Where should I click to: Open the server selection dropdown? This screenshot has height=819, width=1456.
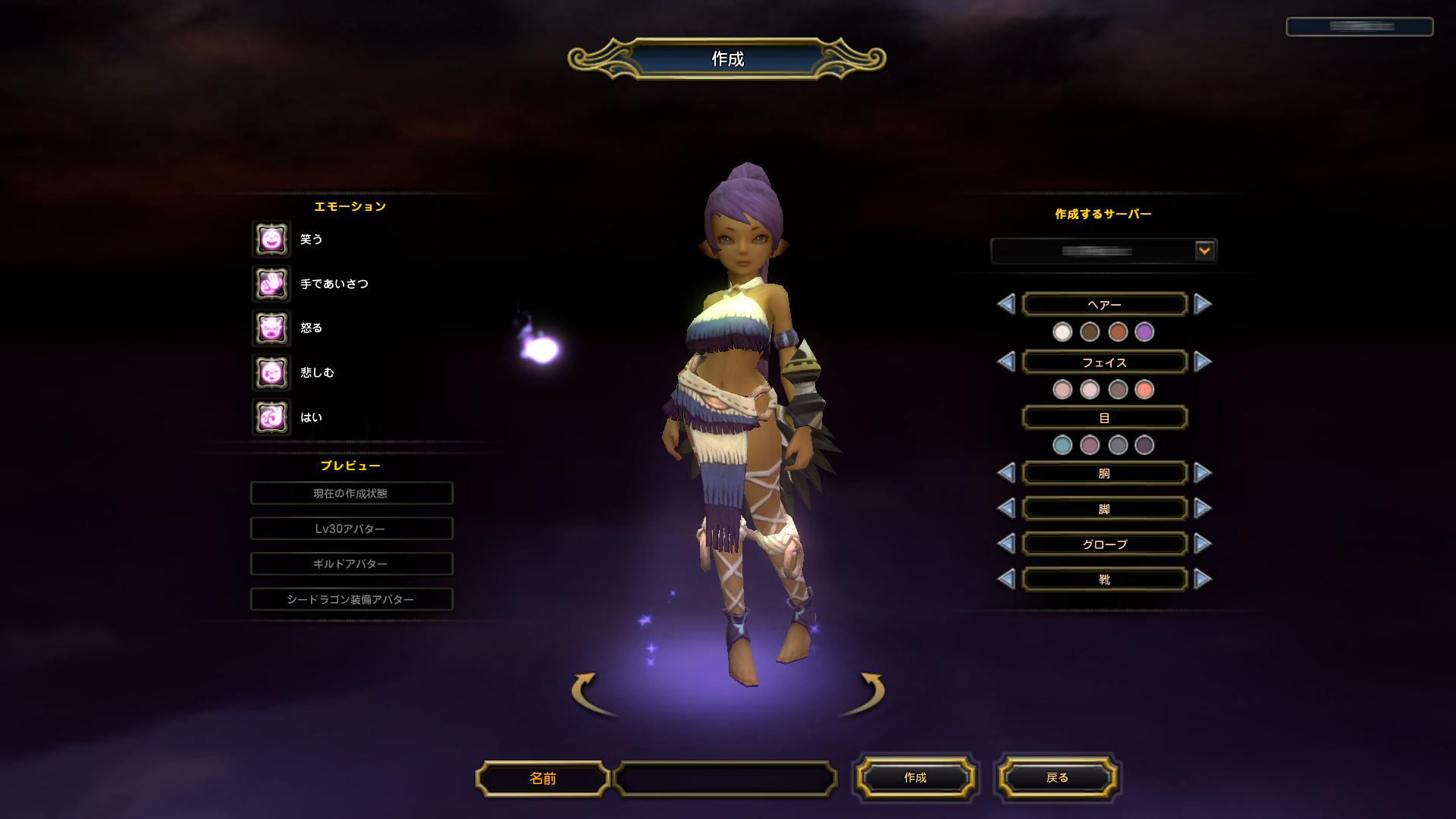click(1203, 250)
